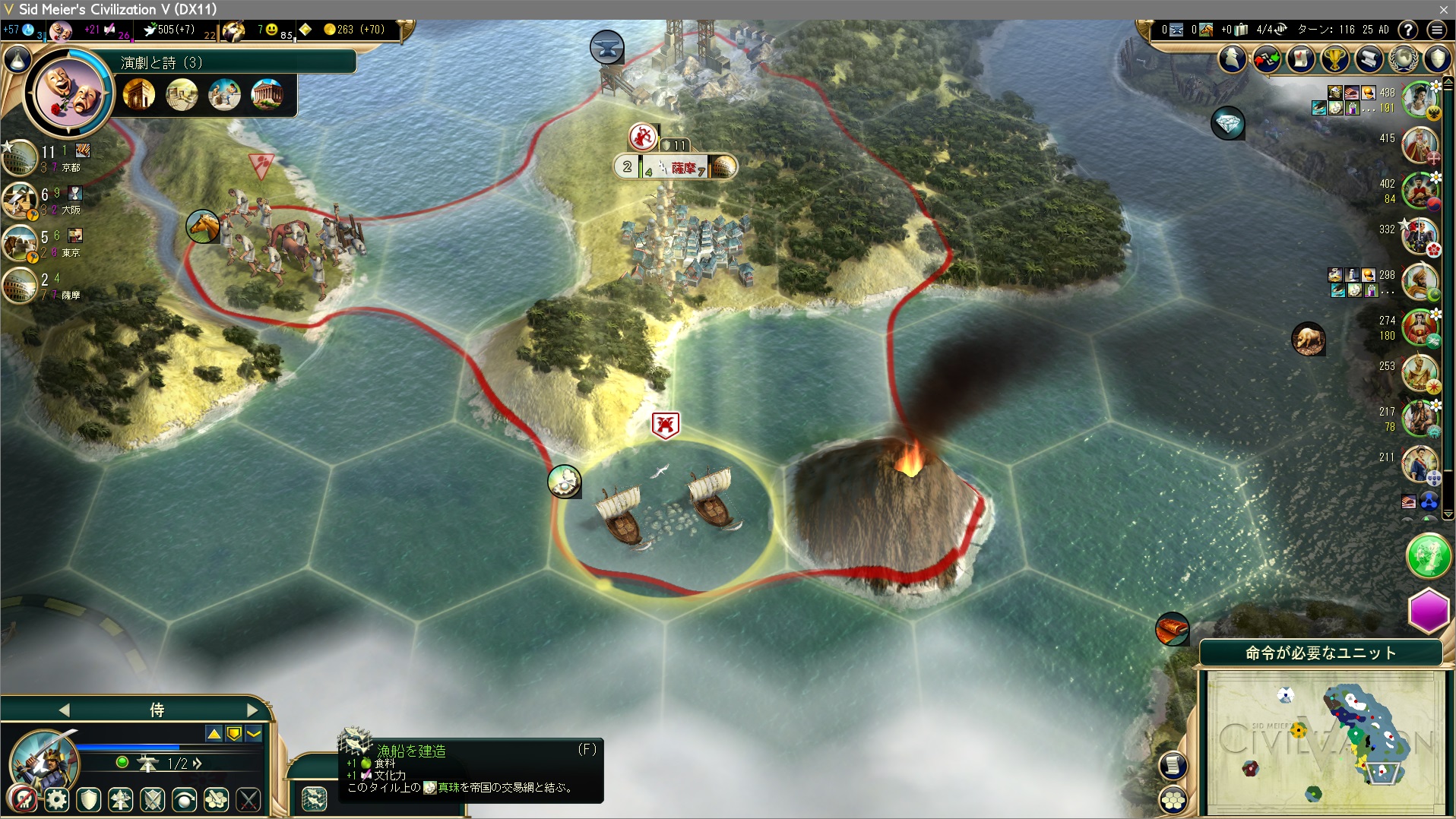This screenshot has height=819, width=1456.
Task: Fortify the samurai with shield action
Action: pos(89,799)
